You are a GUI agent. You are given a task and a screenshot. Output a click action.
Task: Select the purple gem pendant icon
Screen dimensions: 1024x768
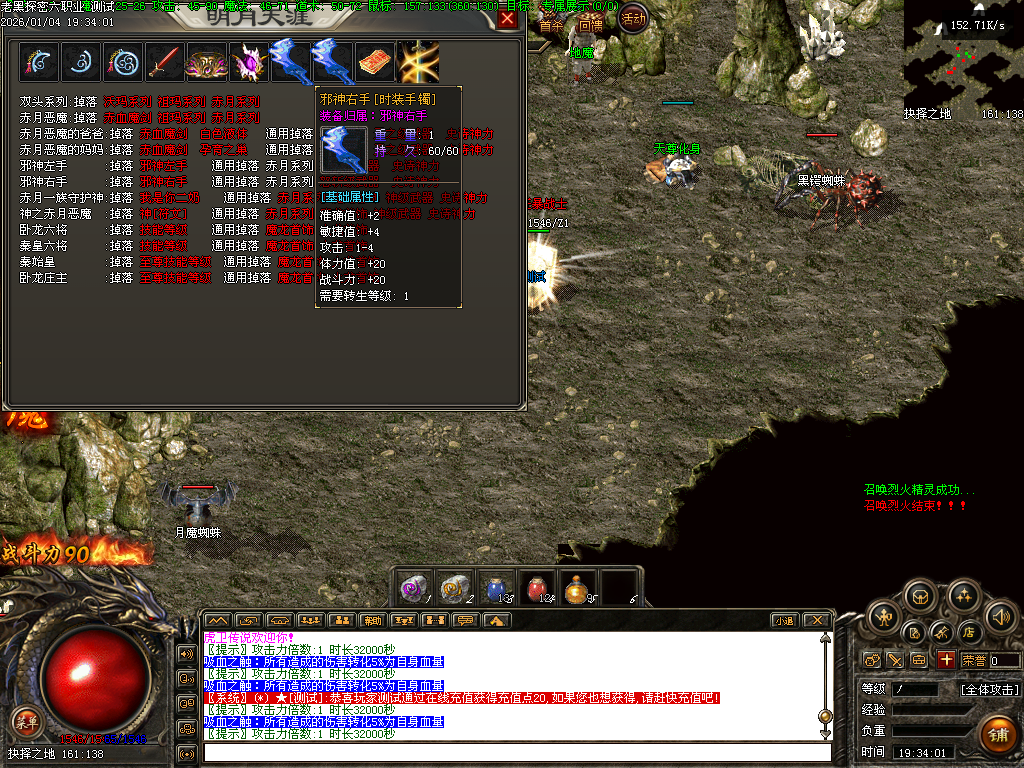(248, 62)
